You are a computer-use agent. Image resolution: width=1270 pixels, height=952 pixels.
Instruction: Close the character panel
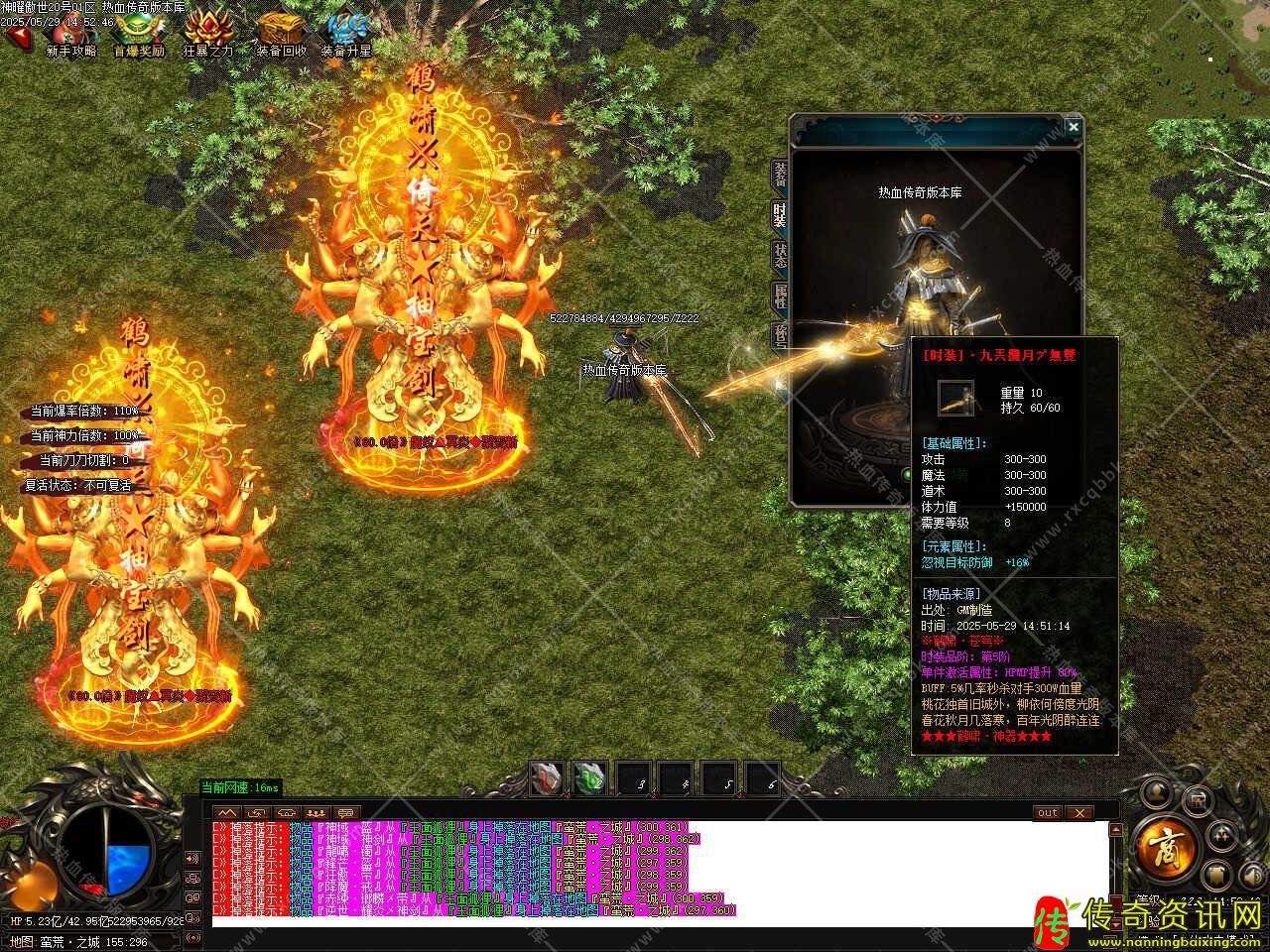click(x=1073, y=127)
